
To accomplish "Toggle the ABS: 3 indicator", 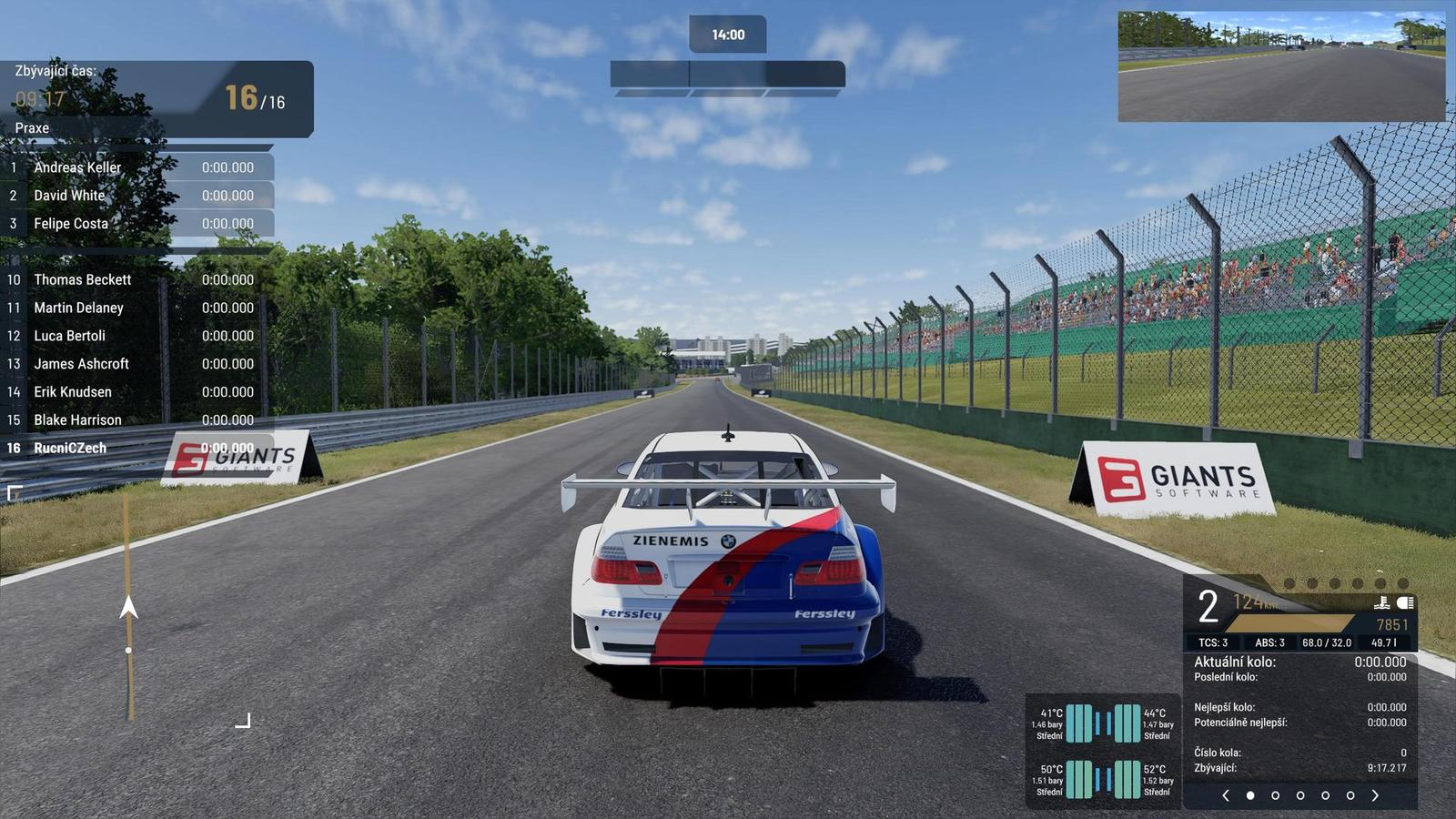I will point(1270,642).
